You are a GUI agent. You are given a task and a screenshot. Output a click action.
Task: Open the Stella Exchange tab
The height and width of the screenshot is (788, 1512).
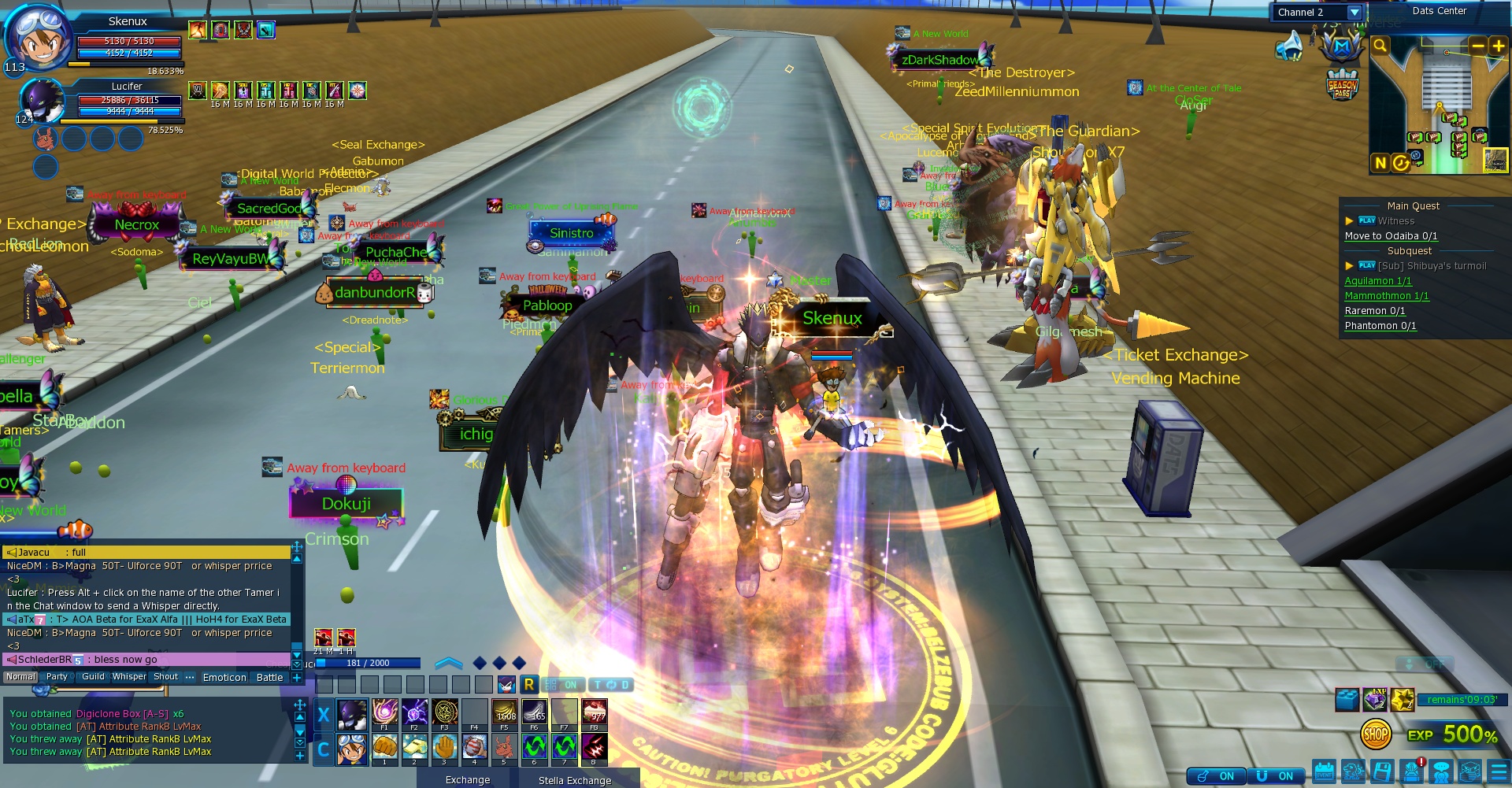(574, 780)
